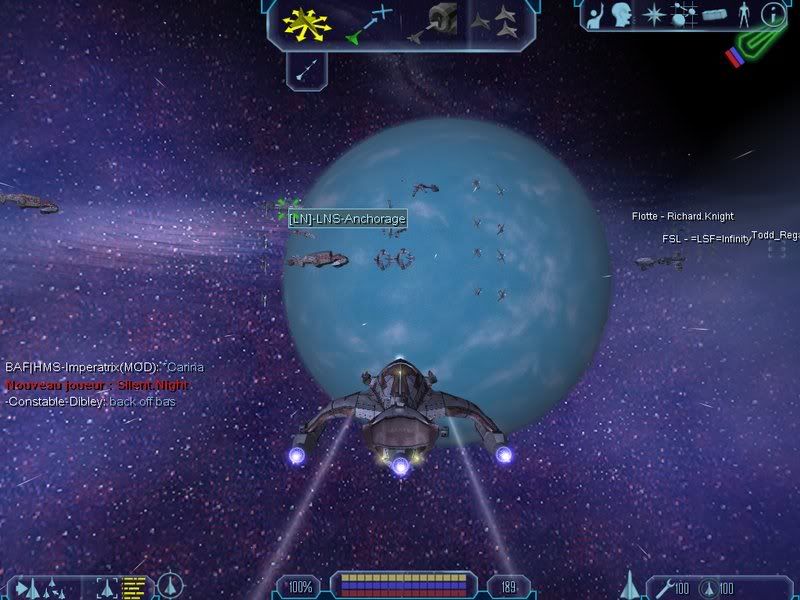Use the shield battery icon
The height and width of the screenshot is (600, 800).
coord(708,586)
